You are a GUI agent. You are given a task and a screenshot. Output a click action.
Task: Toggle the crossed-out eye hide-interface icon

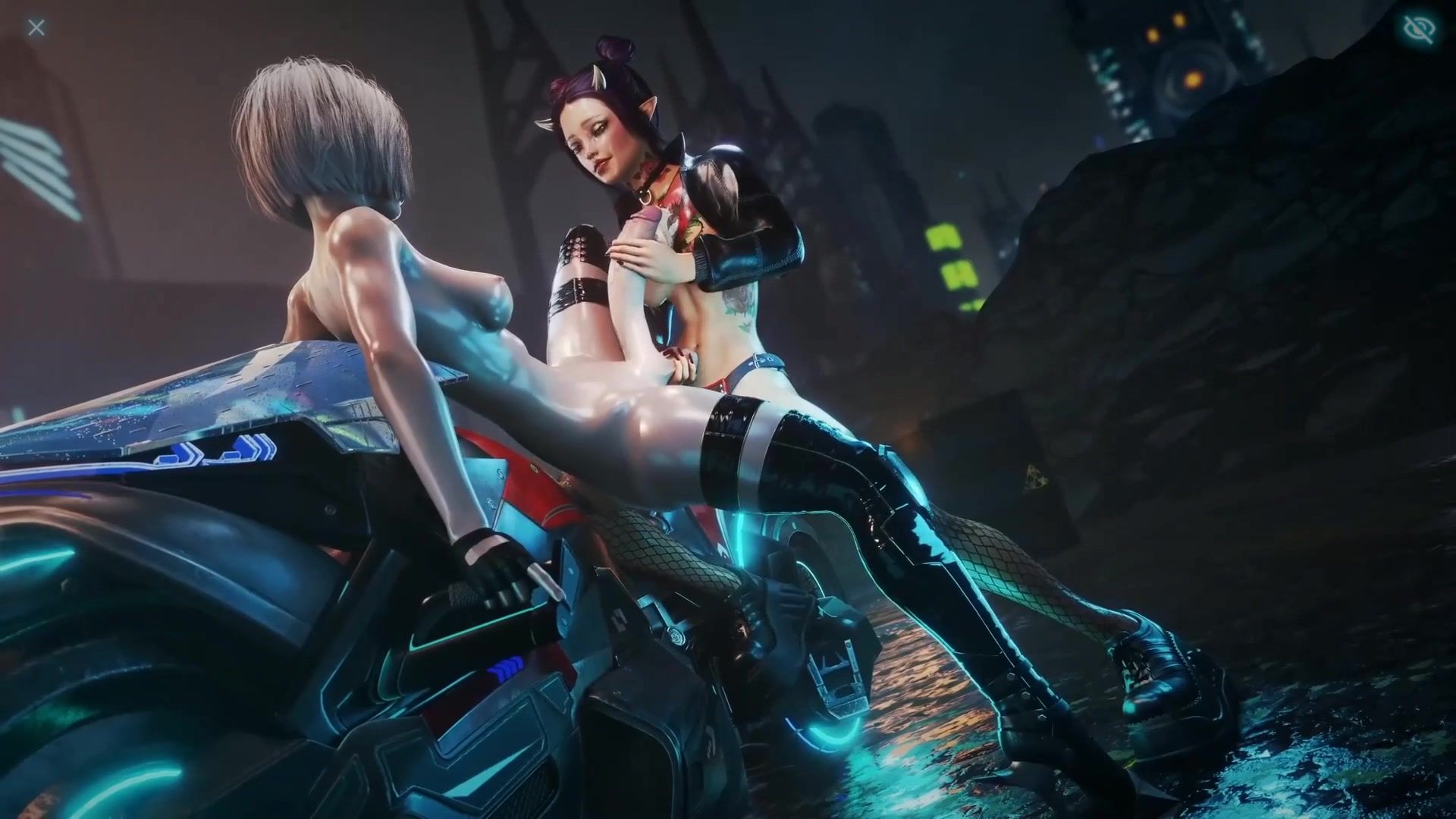pyautogui.click(x=1419, y=30)
